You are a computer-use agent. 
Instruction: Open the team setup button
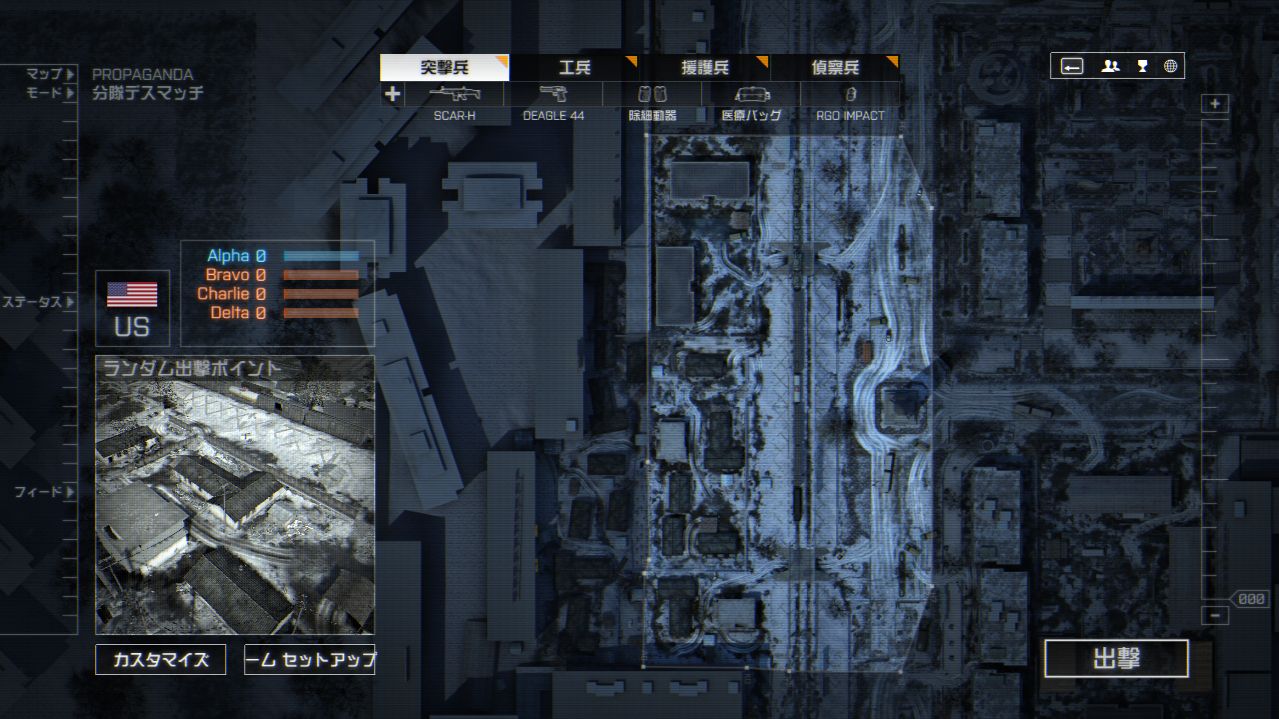pyautogui.click(x=310, y=660)
